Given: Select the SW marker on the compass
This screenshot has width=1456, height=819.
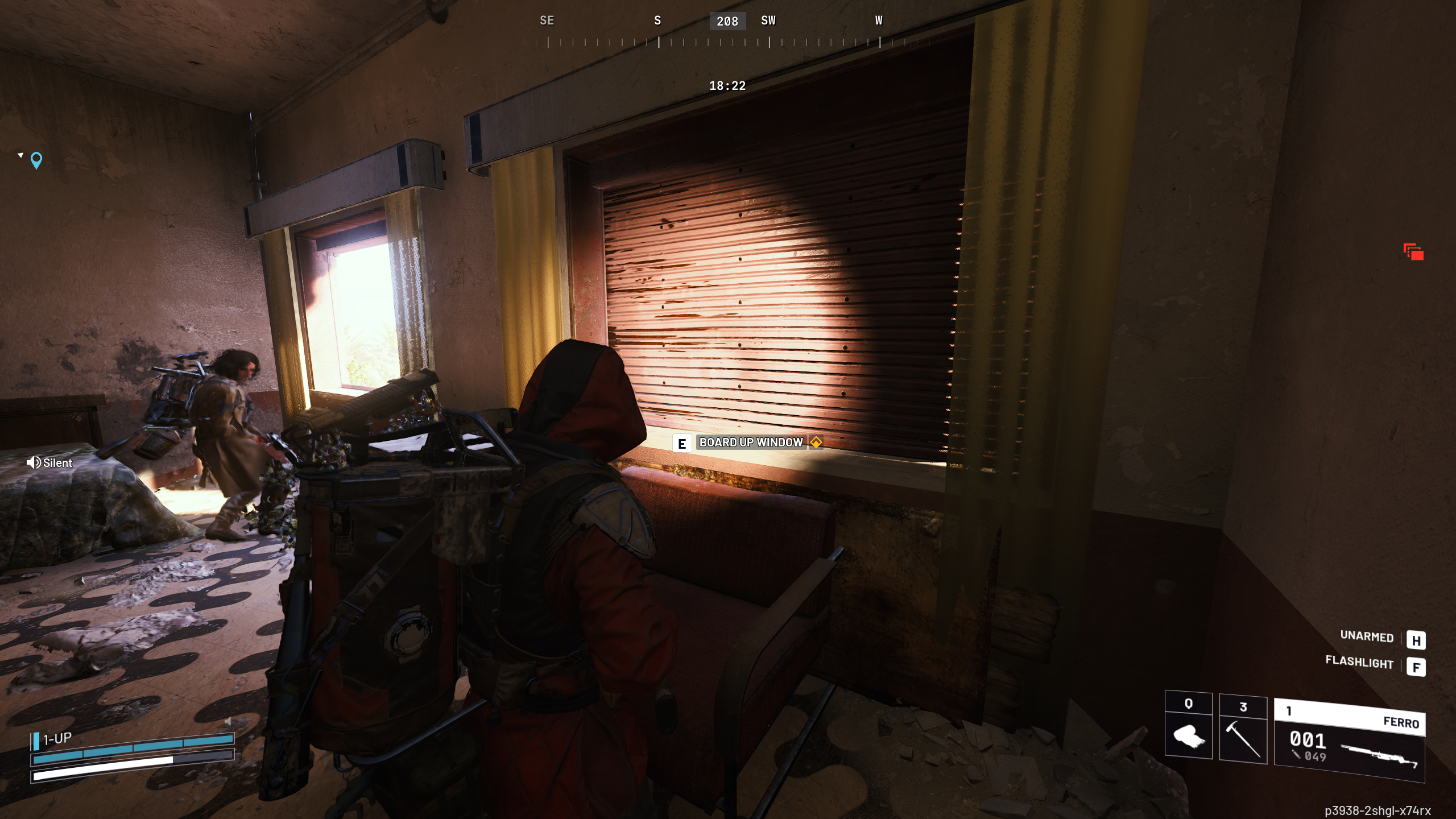Looking at the screenshot, I should tap(769, 21).
